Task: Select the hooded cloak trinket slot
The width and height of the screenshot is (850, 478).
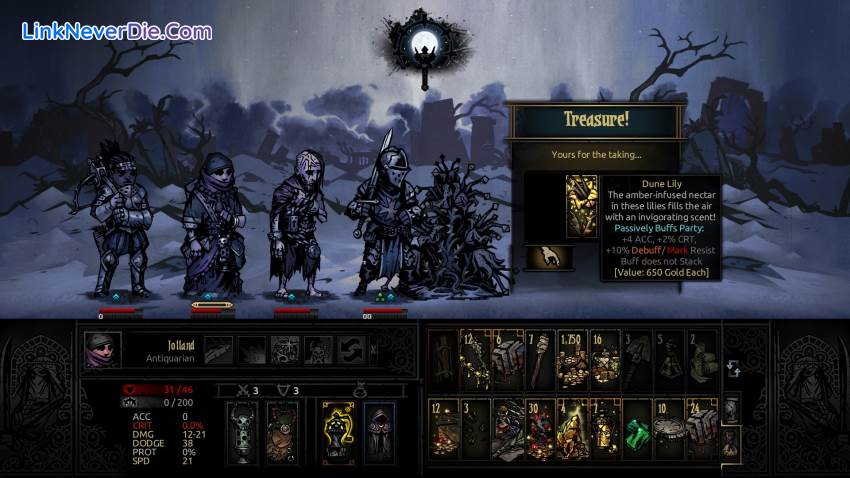Action: (378, 431)
